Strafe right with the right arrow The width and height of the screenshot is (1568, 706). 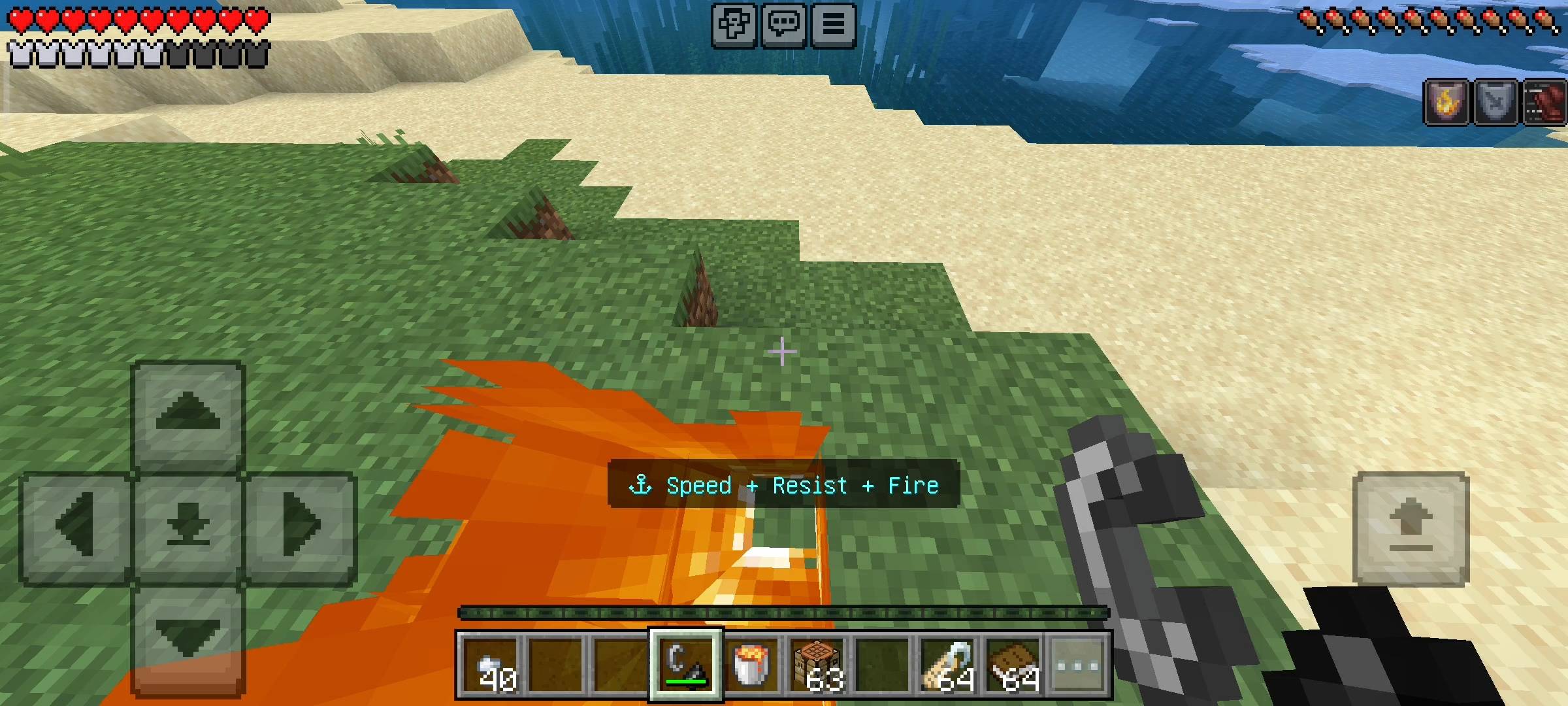(x=301, y=527)
